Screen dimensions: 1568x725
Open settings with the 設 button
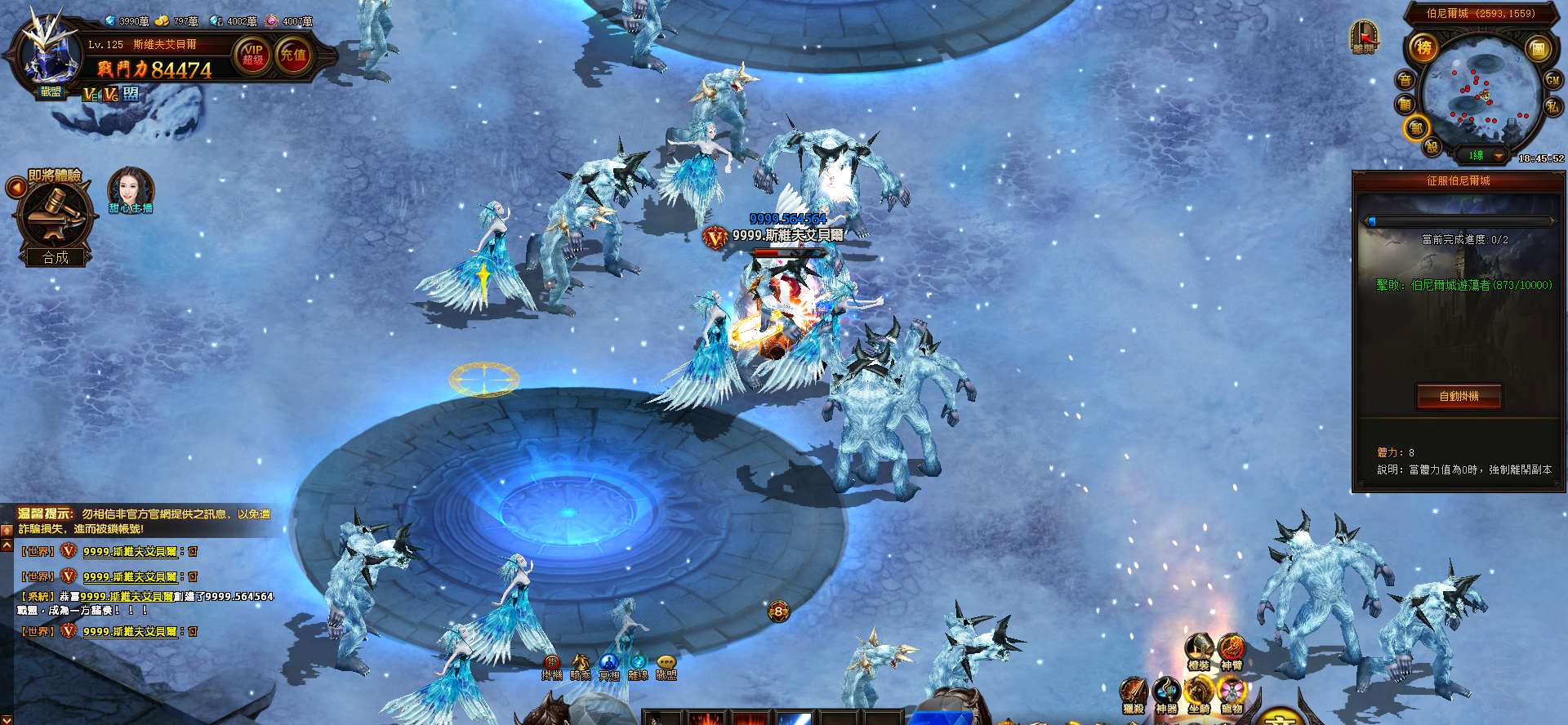pos(1432,147)
